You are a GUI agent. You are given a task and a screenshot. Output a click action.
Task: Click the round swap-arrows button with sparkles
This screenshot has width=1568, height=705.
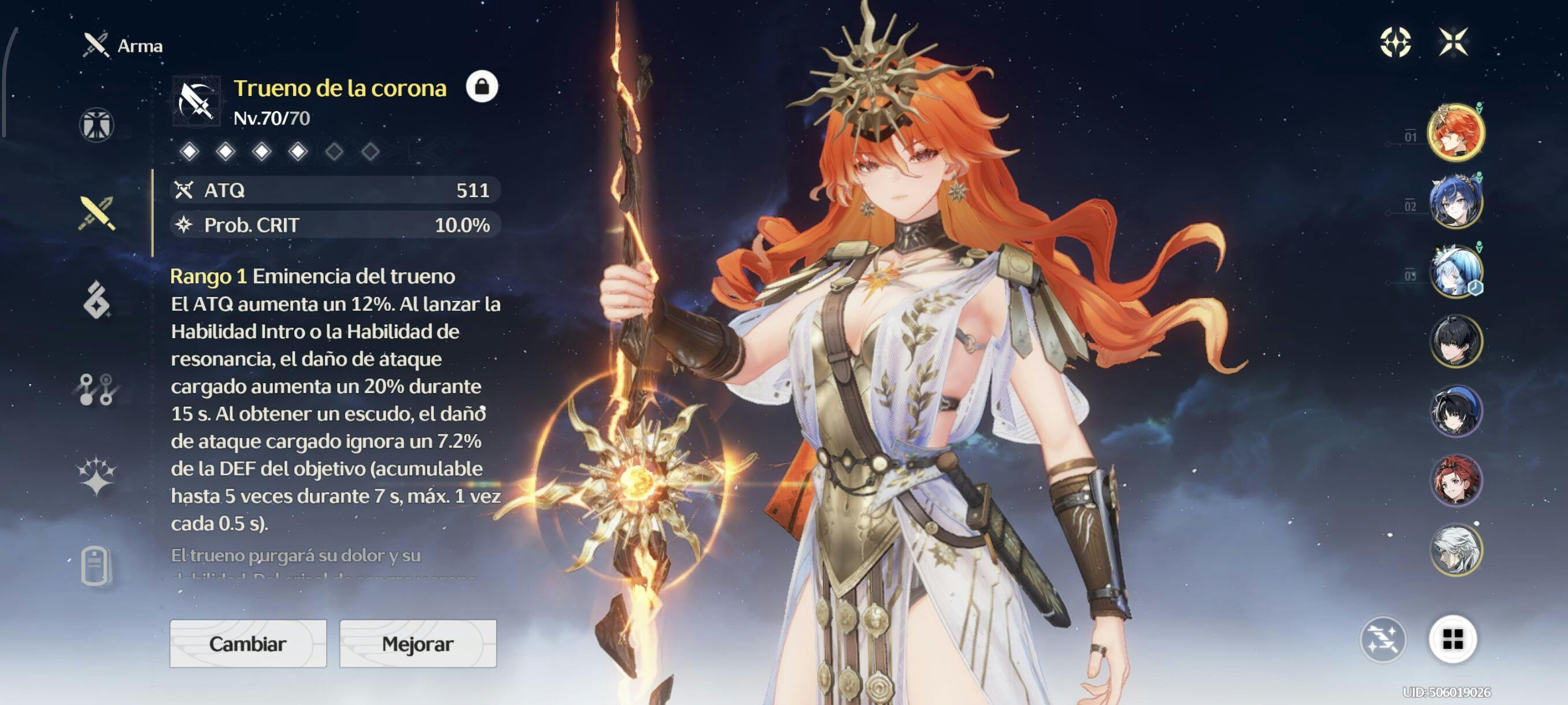click(1382, 639)
